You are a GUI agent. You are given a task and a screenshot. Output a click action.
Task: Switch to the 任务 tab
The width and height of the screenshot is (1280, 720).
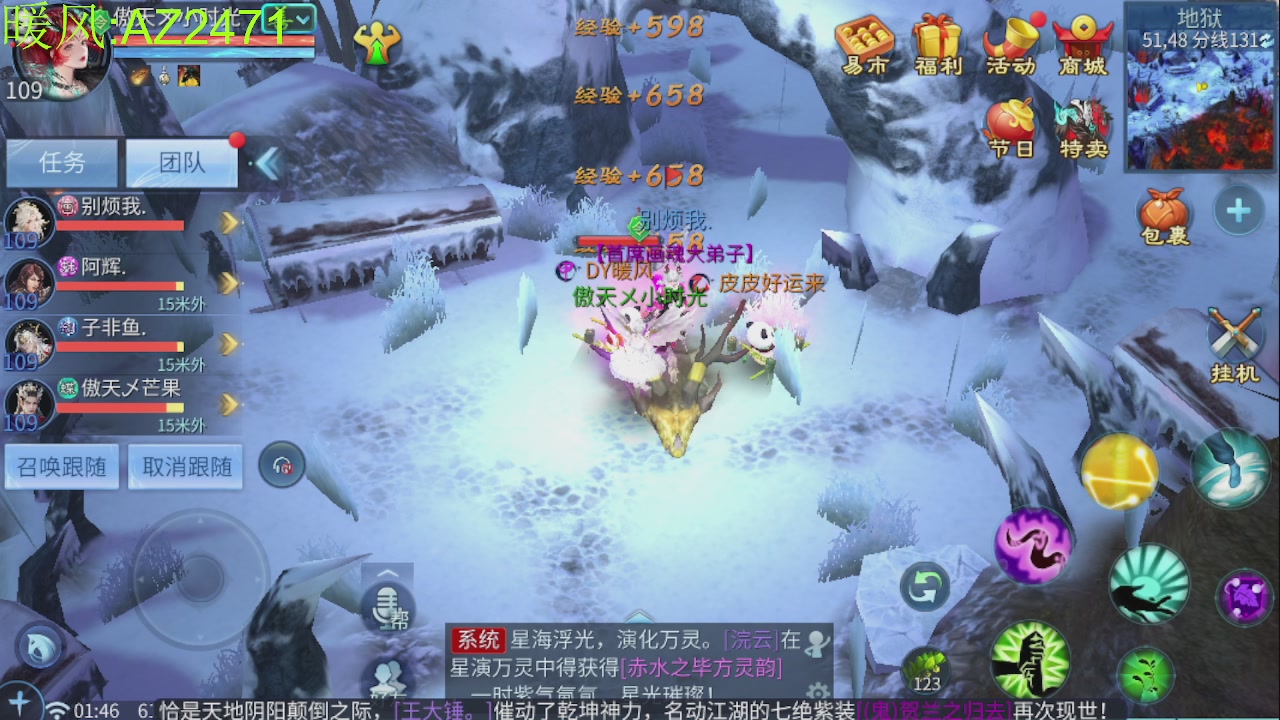[62, 163]
